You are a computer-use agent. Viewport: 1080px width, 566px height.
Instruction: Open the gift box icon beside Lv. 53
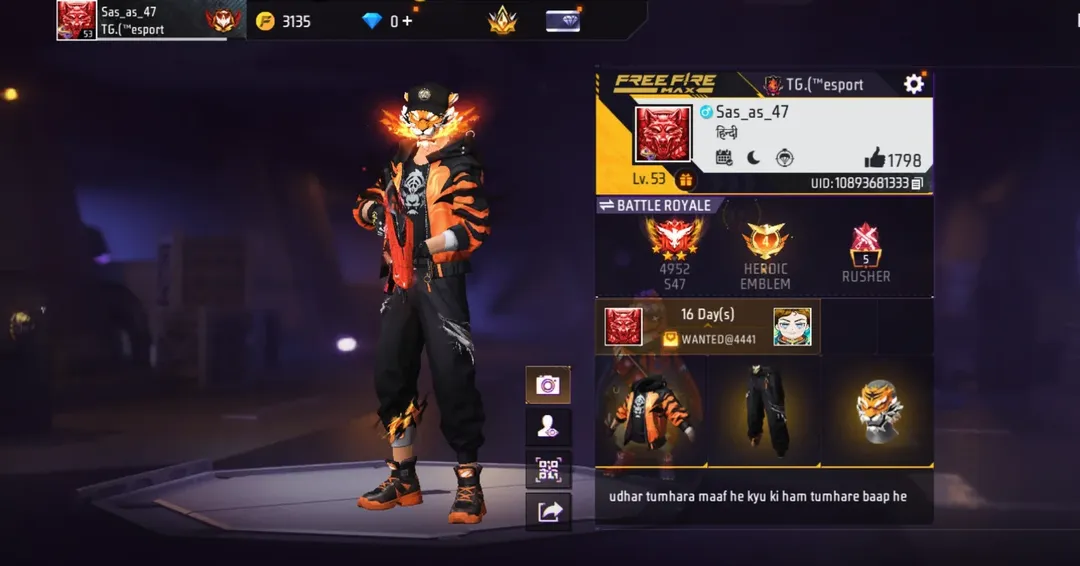pos(686,180)
